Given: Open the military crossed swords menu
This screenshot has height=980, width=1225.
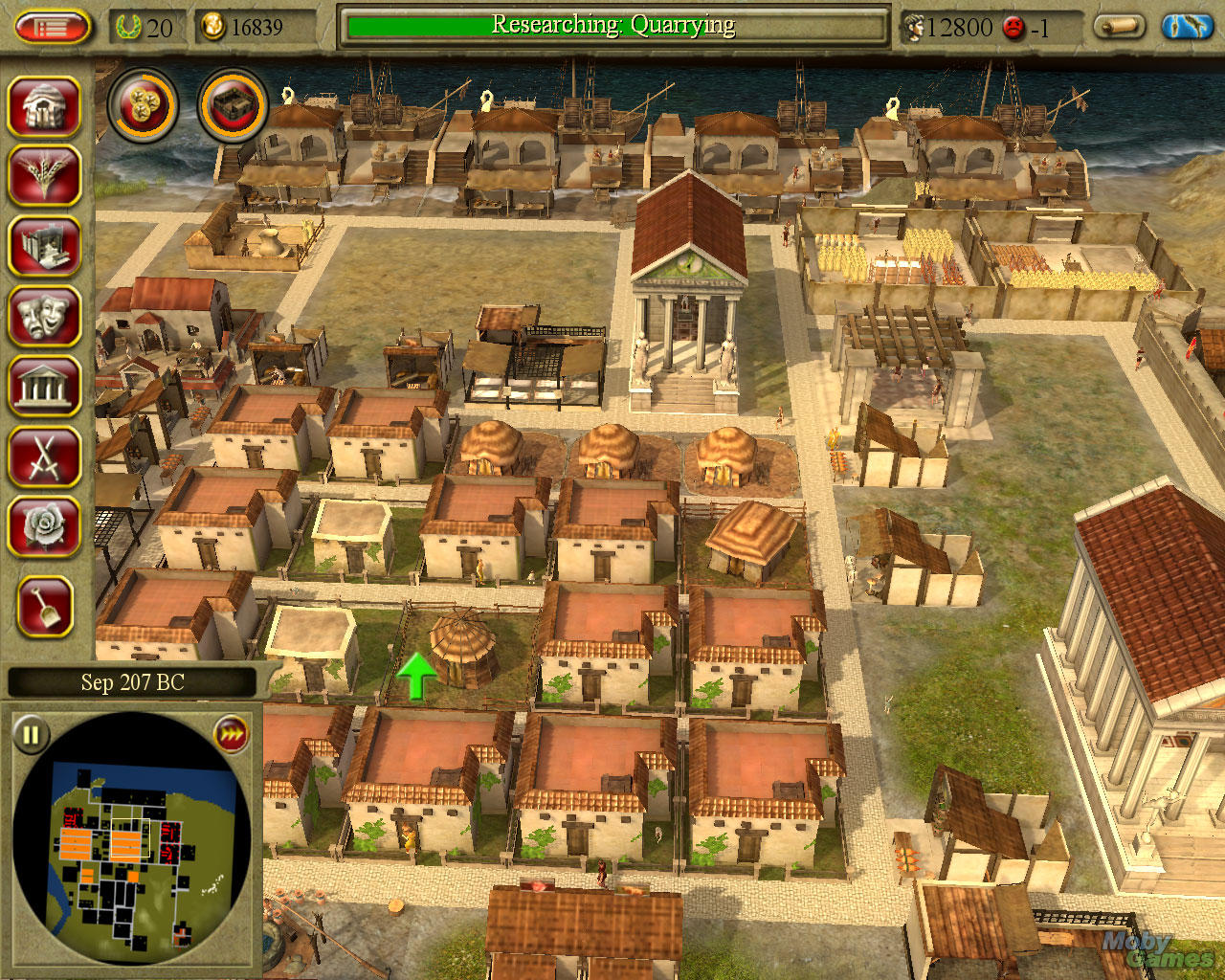Looking at the screenshot, I should (45, 457).
